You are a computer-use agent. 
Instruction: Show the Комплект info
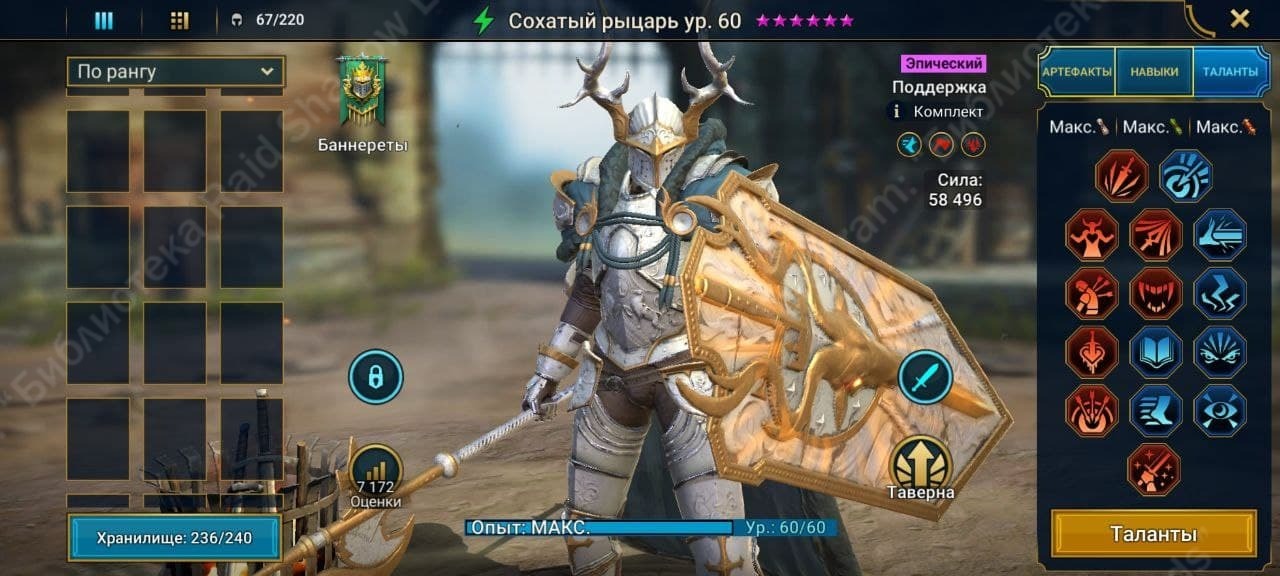[897, 112]
